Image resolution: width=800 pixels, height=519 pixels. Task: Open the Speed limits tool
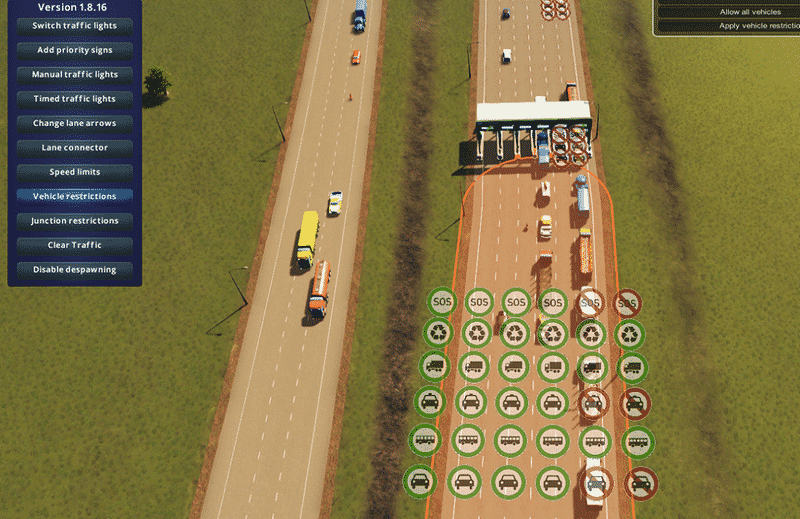74,172
